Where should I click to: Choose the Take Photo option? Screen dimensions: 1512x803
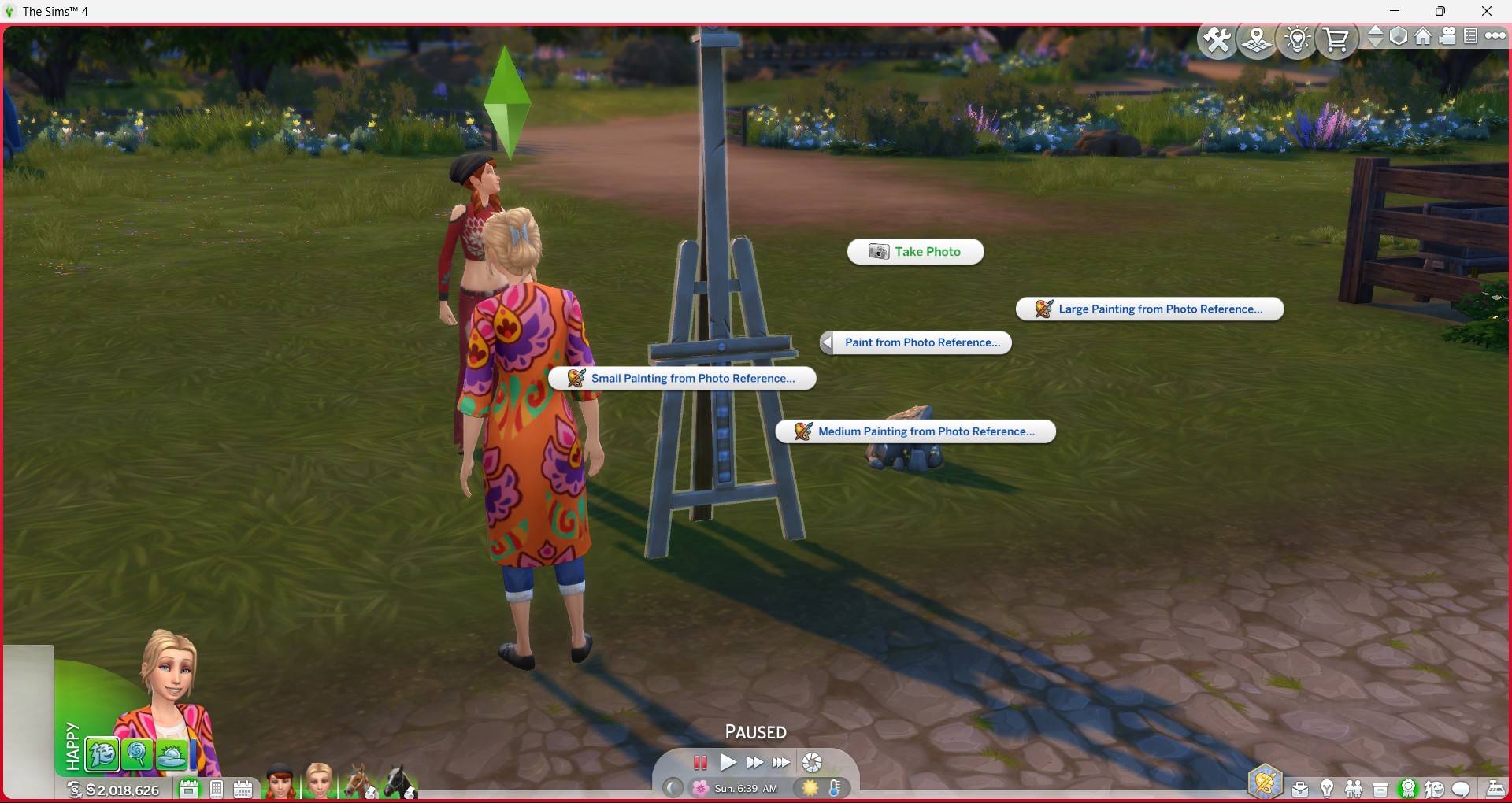point(915,252)
